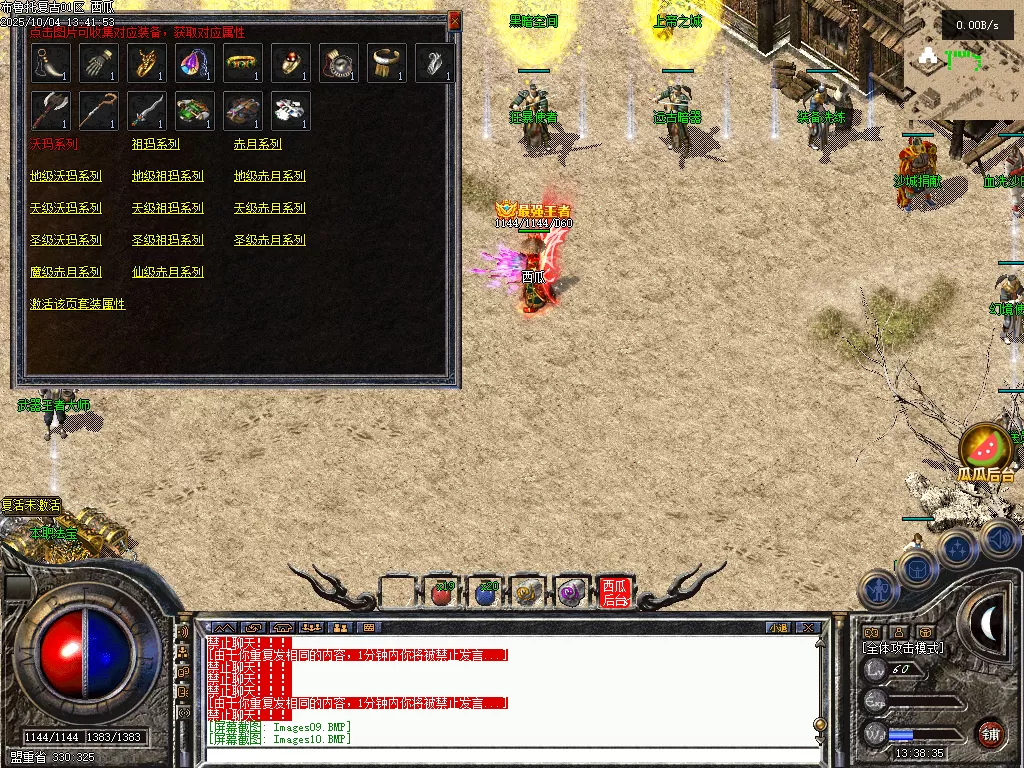
Task: Toggle sound with the speaker button
Action: pyautogui.click(x=1000, y=540)
